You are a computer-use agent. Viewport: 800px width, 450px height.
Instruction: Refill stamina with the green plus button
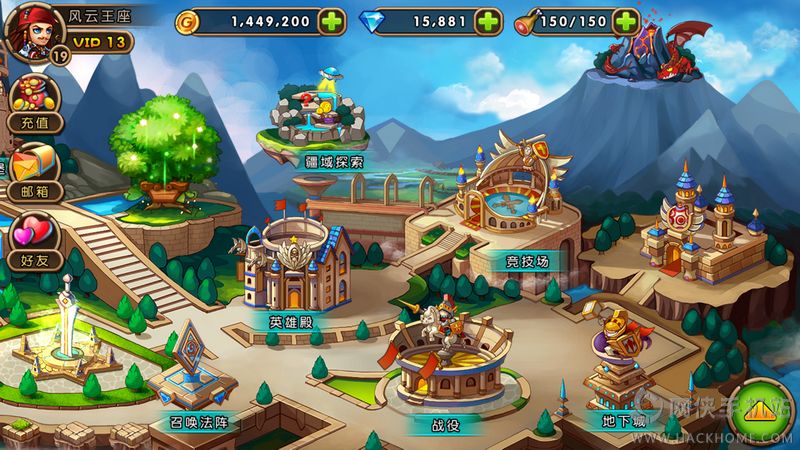626,20
